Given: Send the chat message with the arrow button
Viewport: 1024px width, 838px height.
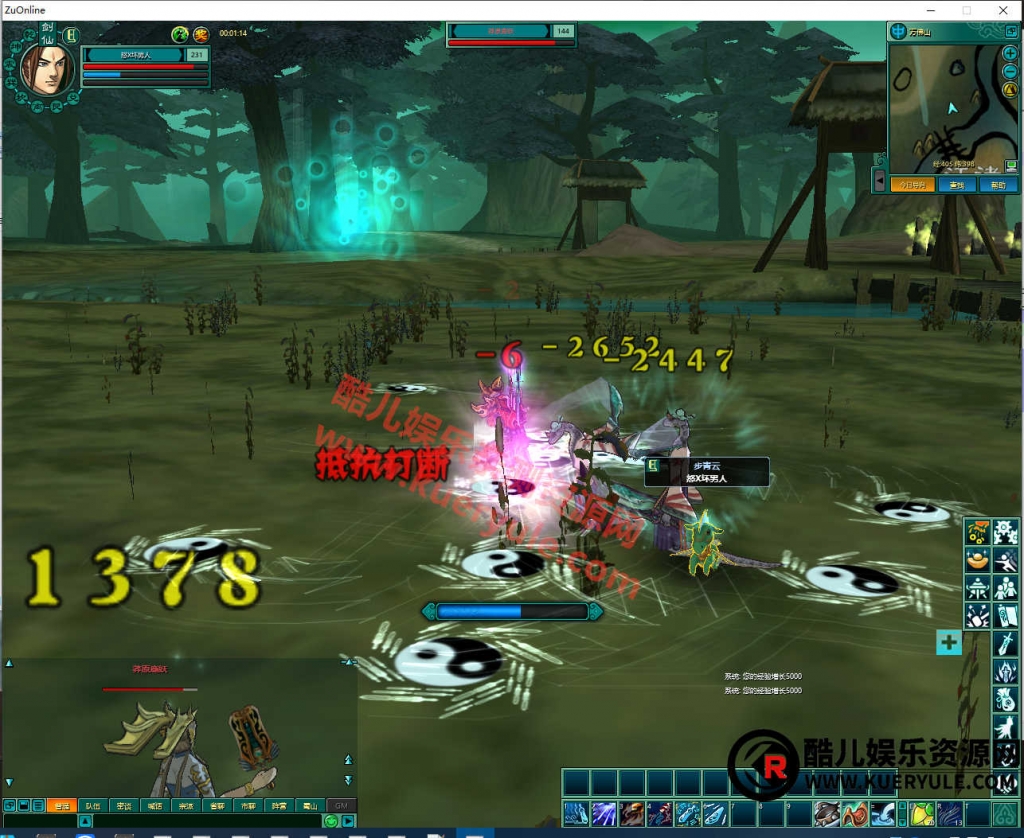Looking at the screenshot, I should point(348,821).
